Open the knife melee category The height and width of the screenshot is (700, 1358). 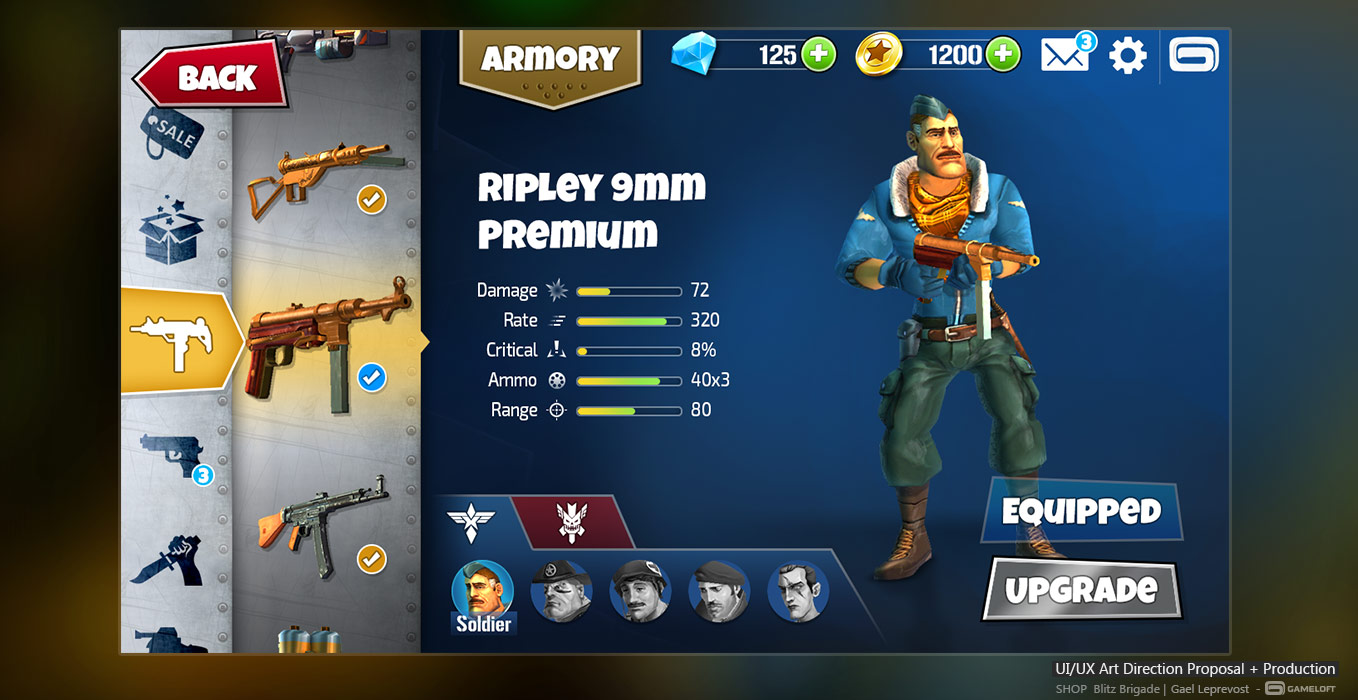click(x=171, y=560)
